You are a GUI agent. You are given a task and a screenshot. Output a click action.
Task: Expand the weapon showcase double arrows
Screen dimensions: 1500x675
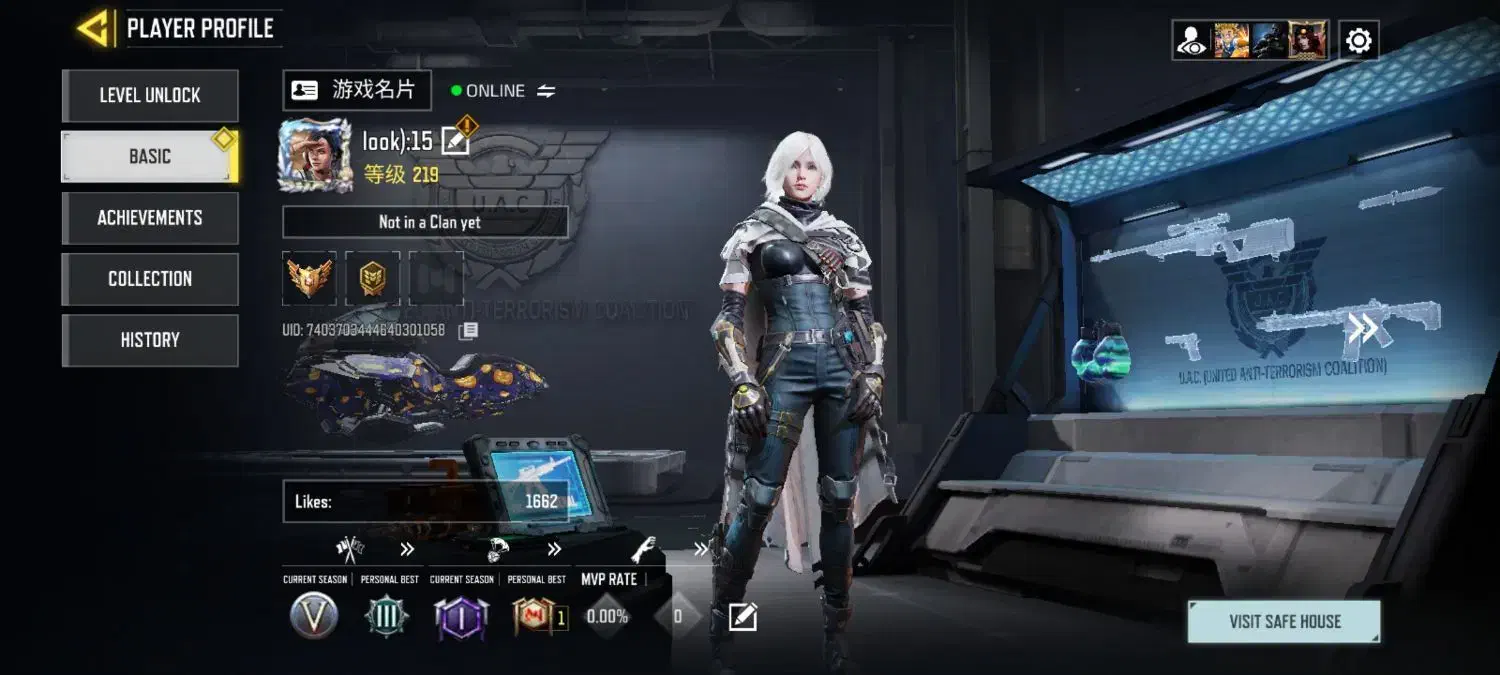pyautogui.click(x=1362, y=328)
